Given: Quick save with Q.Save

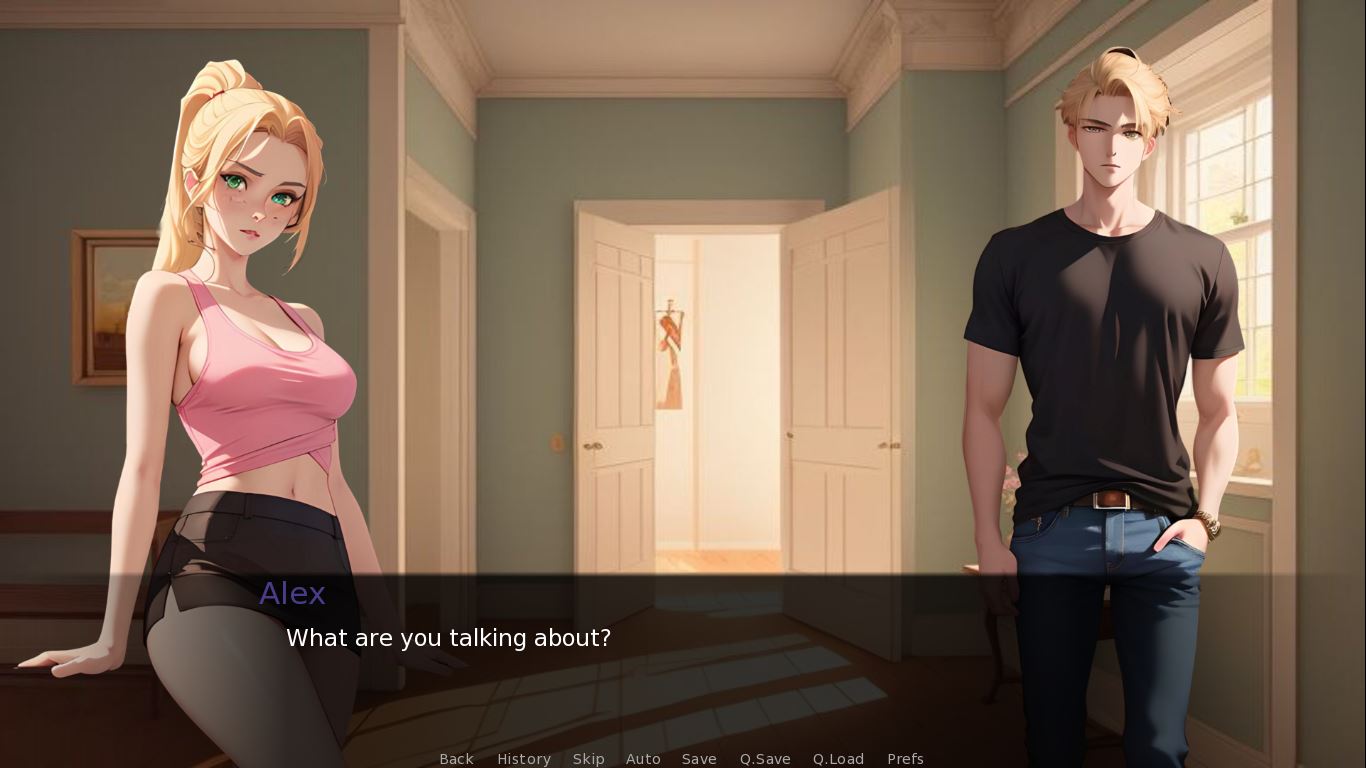Looking at the screenshot, I should click(x=765, y=759).
